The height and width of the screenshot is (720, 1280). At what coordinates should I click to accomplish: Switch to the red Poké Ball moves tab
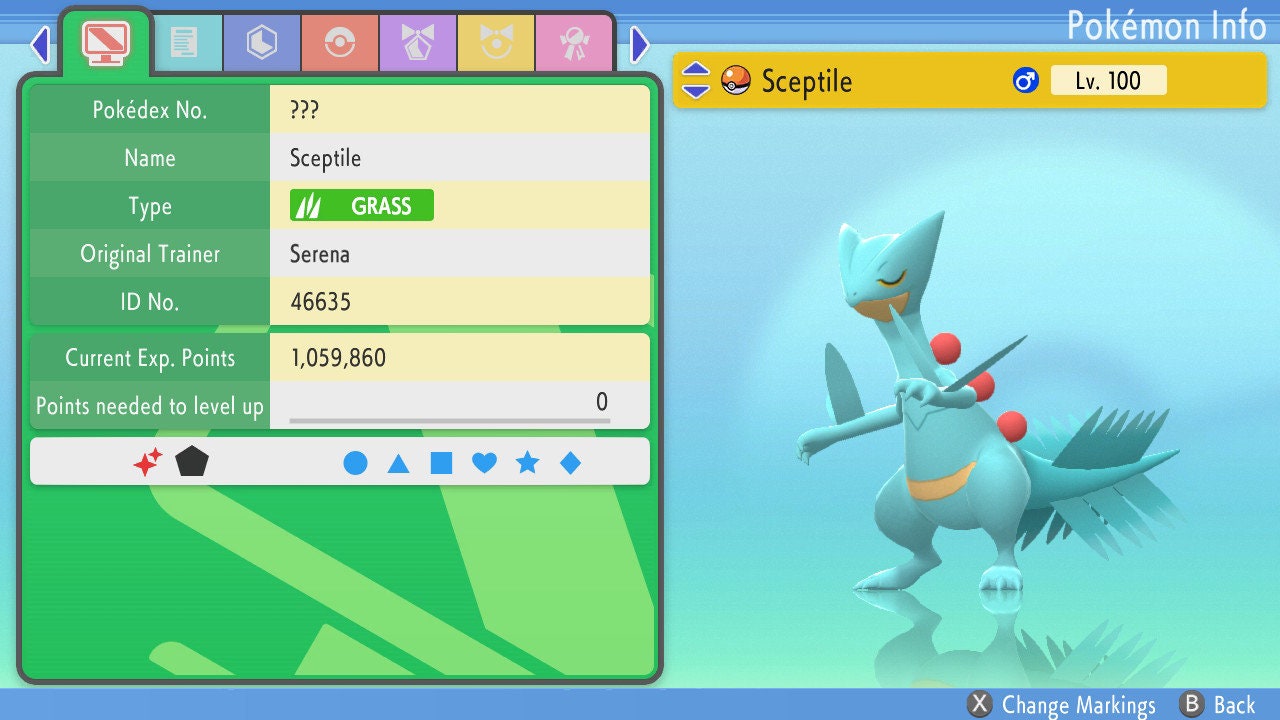[x=340, y=43]
